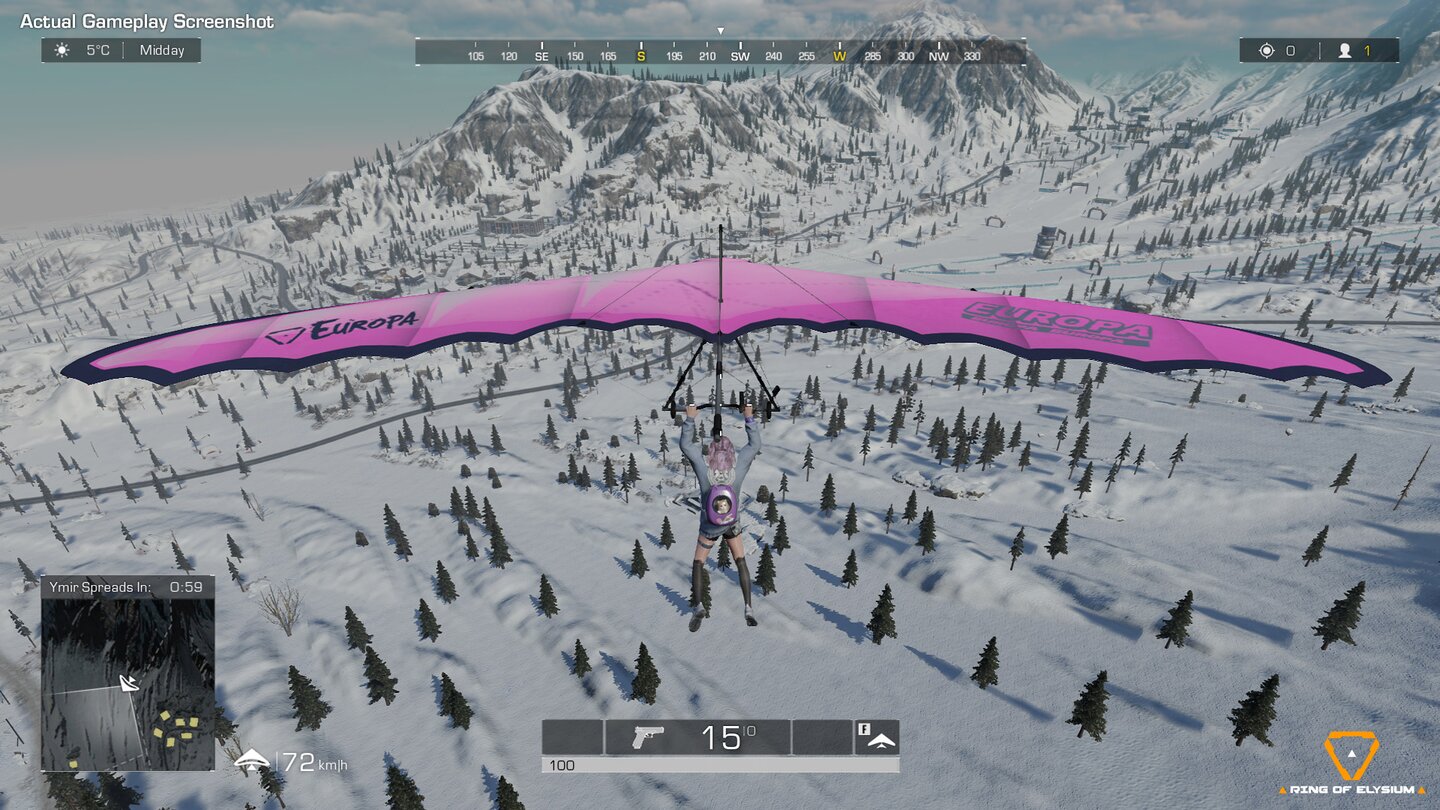Click the player arrow marker on the minimap
Viewport: 1440px width, 810px height.
pos(127,684)
